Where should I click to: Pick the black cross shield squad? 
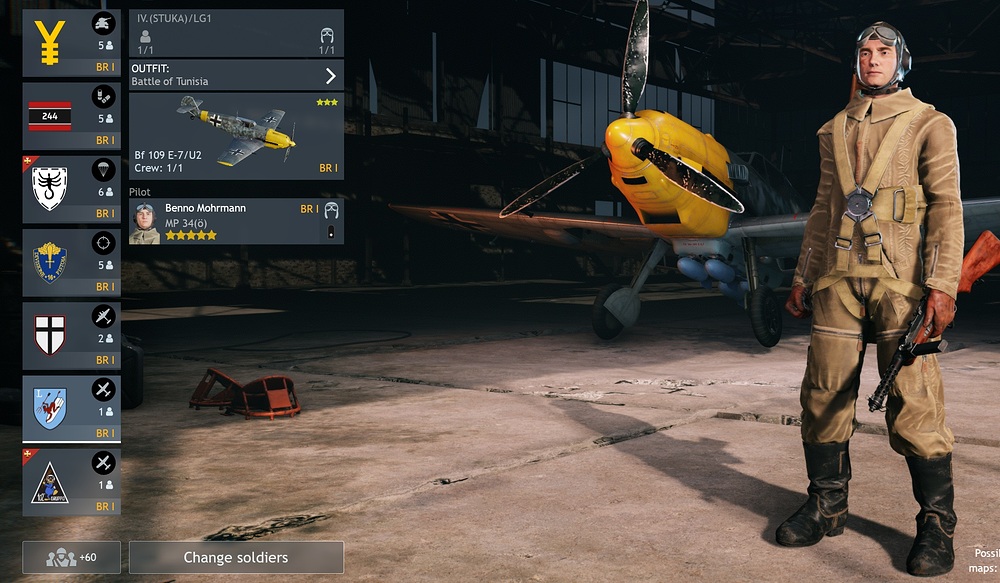(x=71, y=335)
